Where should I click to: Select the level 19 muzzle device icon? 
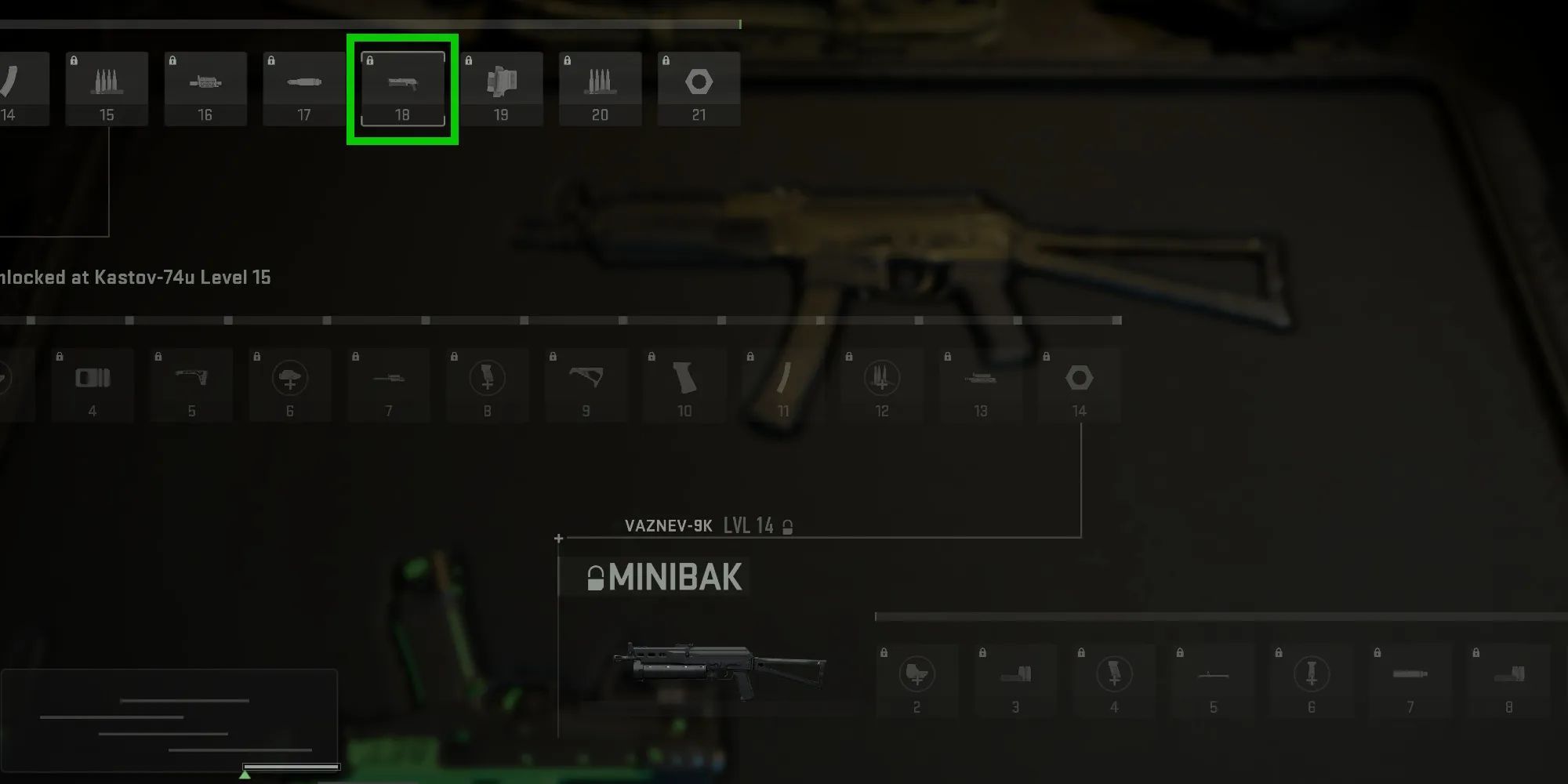502,86
